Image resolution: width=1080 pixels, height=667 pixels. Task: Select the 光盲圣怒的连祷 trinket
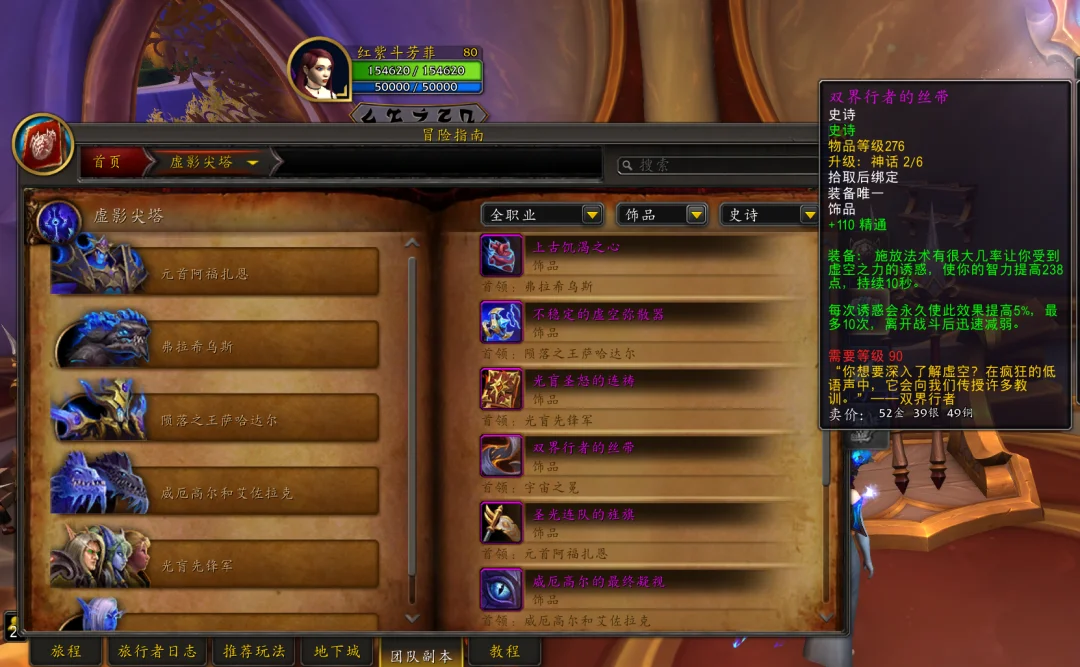pos(583,381)
